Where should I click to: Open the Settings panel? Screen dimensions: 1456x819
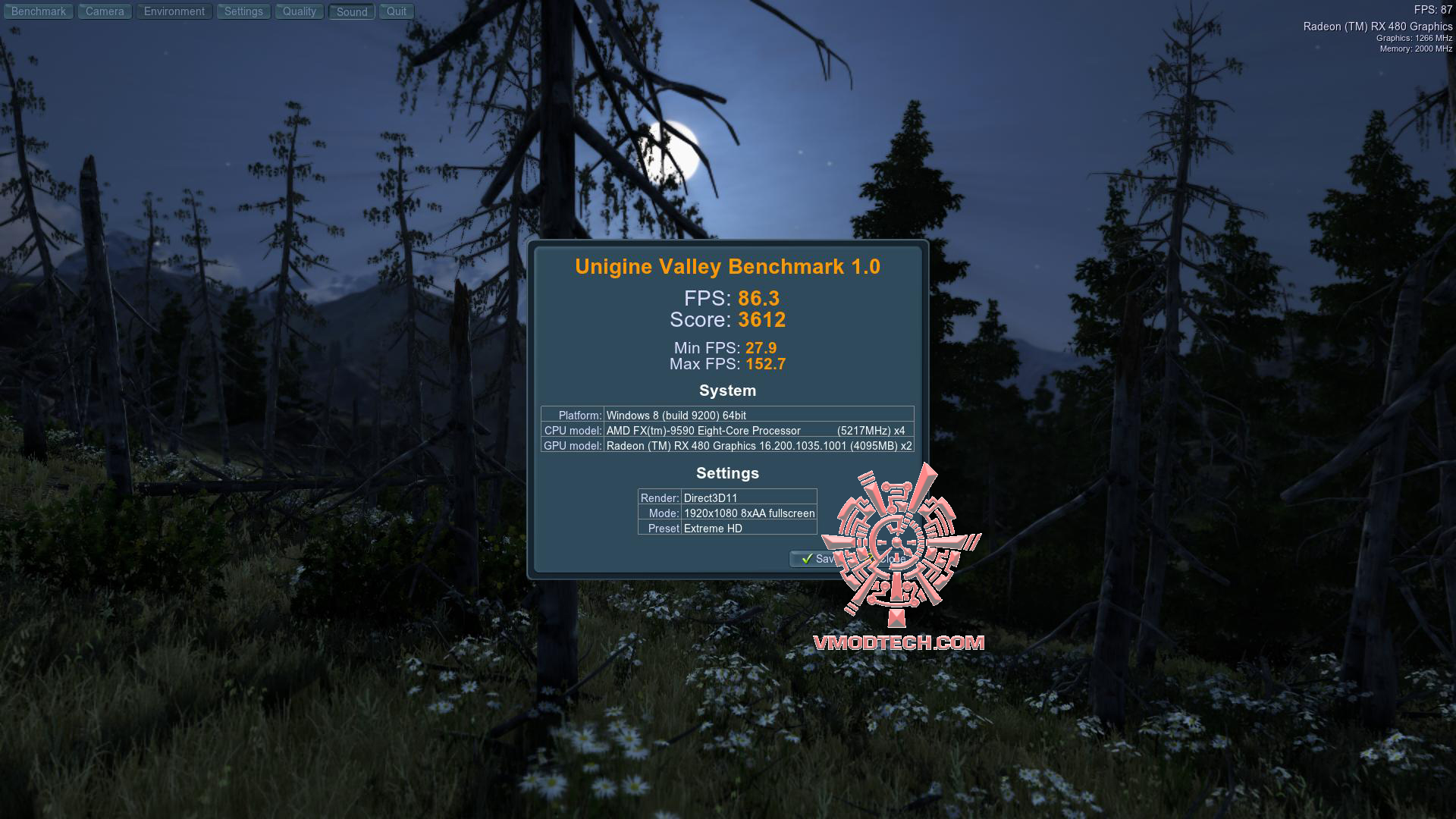pos(243,11)
